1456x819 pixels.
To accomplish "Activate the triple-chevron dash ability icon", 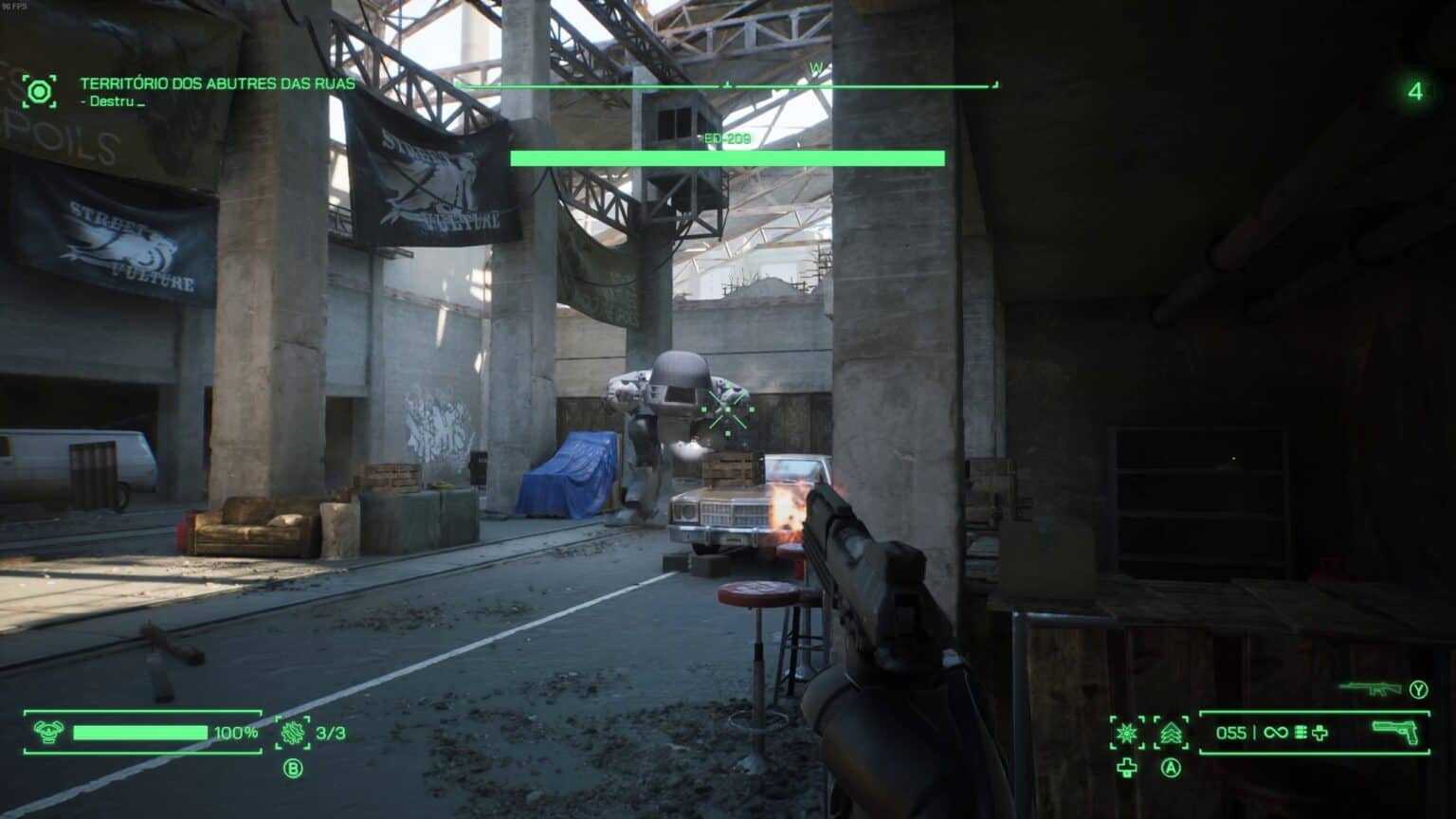I will (1172, 733).
